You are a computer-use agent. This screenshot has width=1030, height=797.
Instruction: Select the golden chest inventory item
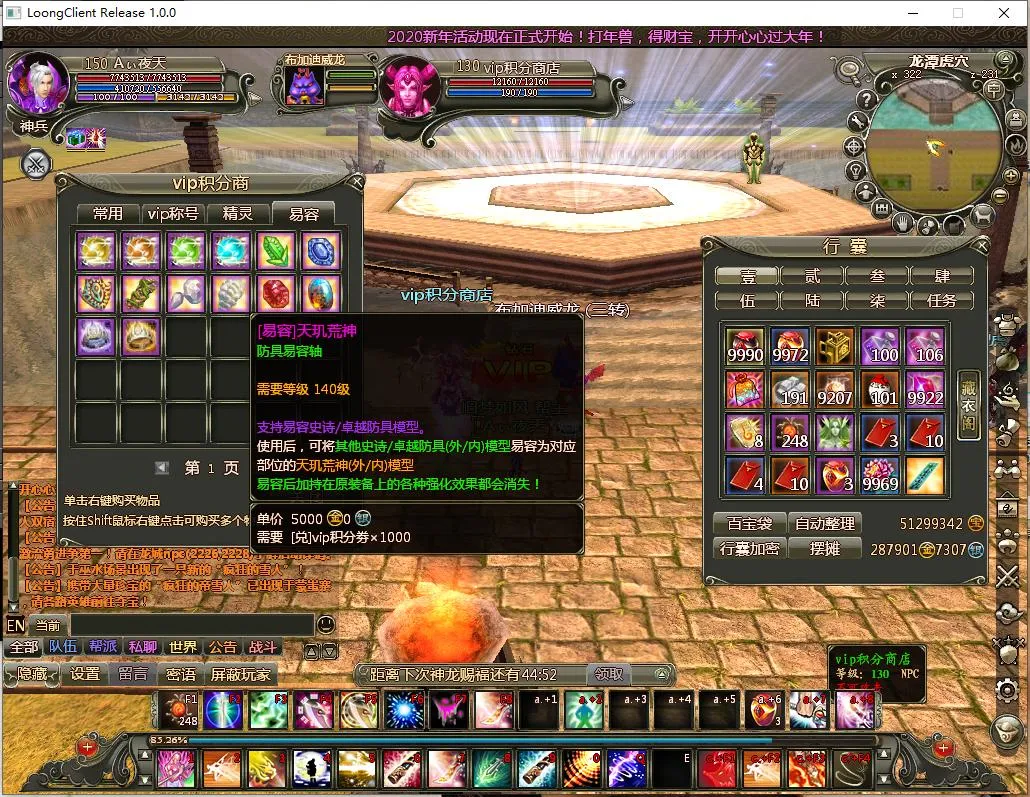tap(834, 346)
